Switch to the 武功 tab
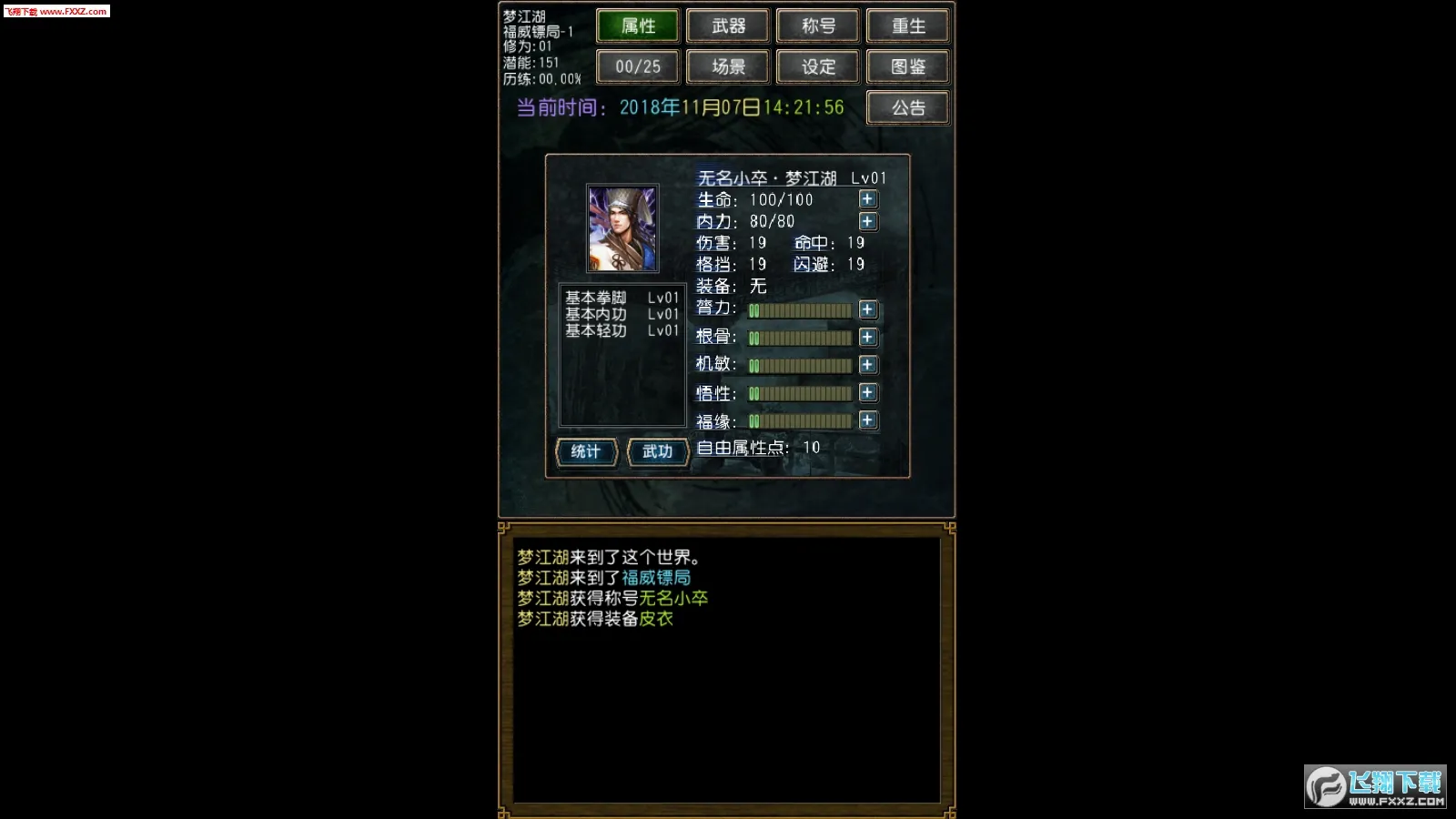 (x=657, y=451)
